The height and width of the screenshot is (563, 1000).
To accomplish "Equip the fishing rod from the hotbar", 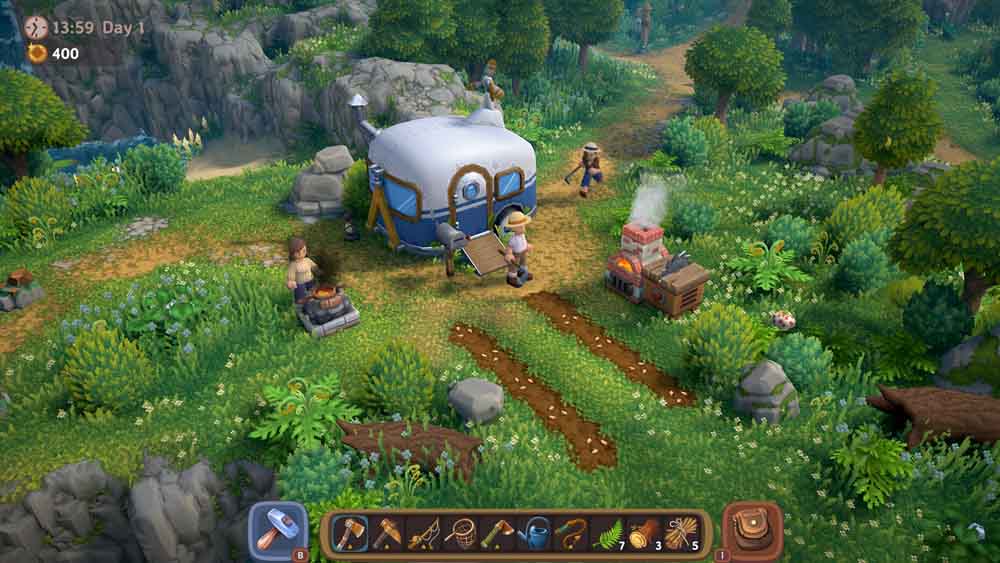I will click(x=423, y=534).
